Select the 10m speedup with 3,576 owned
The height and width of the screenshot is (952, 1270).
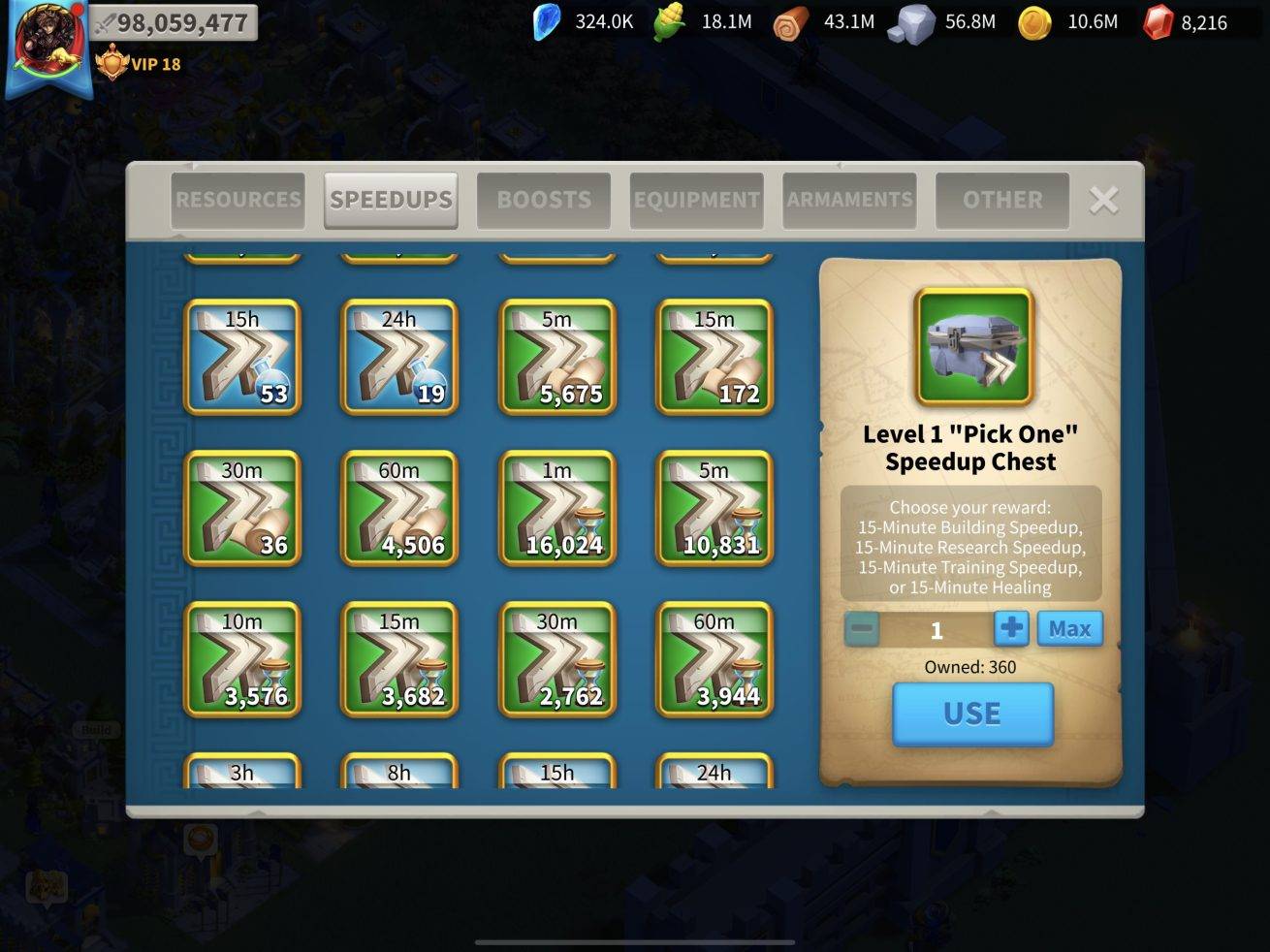(x=242, y=659)
